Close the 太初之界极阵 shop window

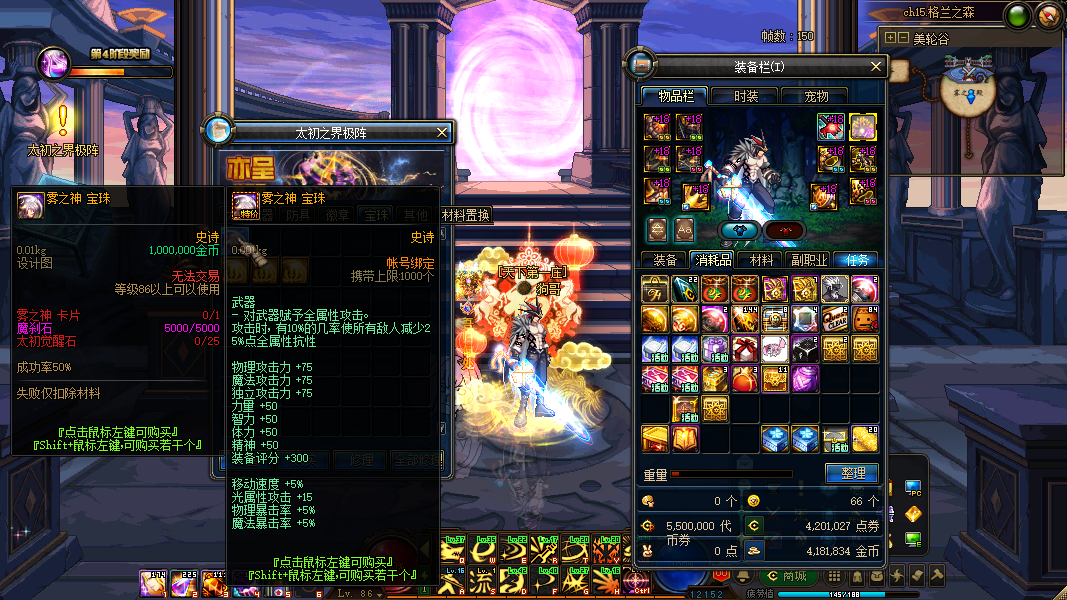(x=443, y=132)
